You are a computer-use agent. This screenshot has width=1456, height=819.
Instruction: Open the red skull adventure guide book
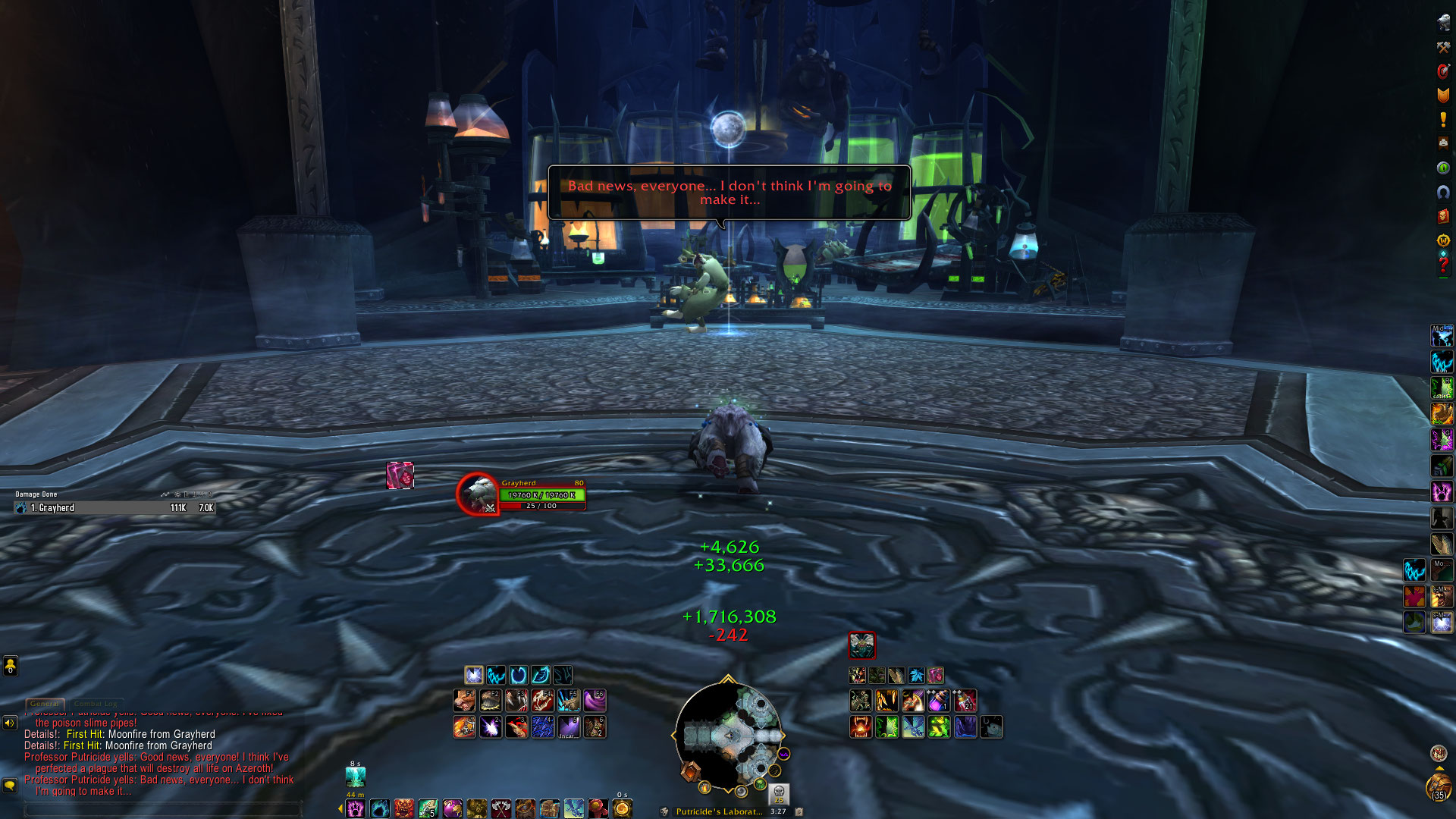coord(1442,217)
